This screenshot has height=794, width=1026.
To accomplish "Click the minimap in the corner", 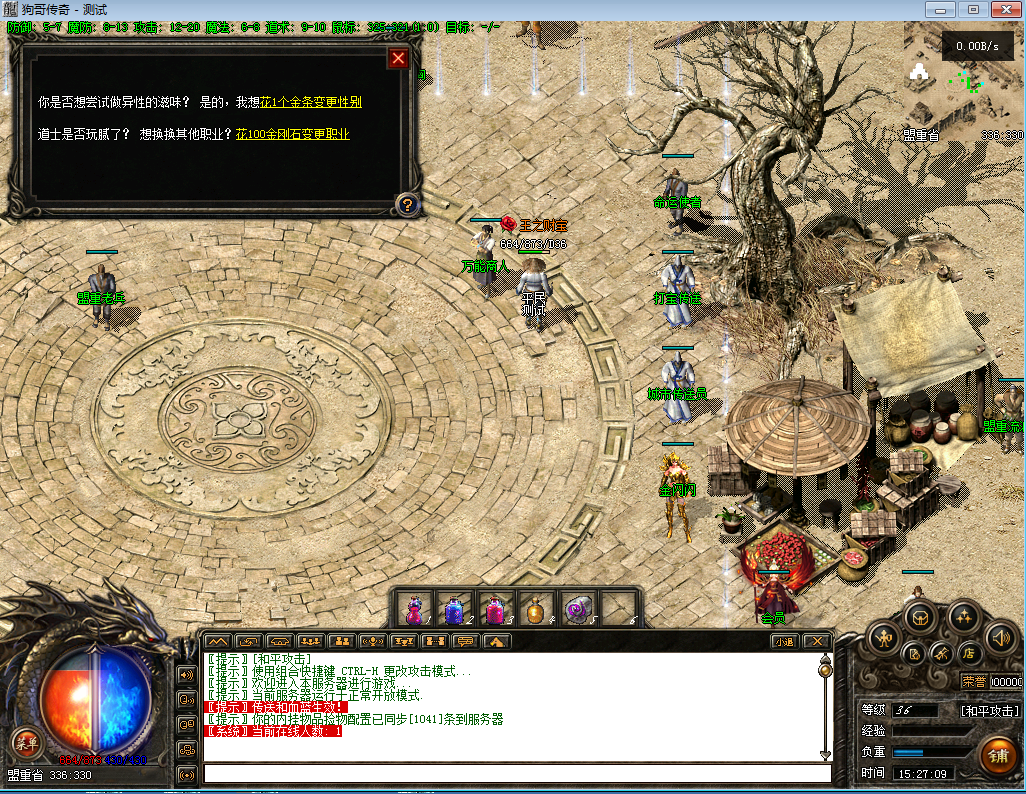I will click(963, 81).
